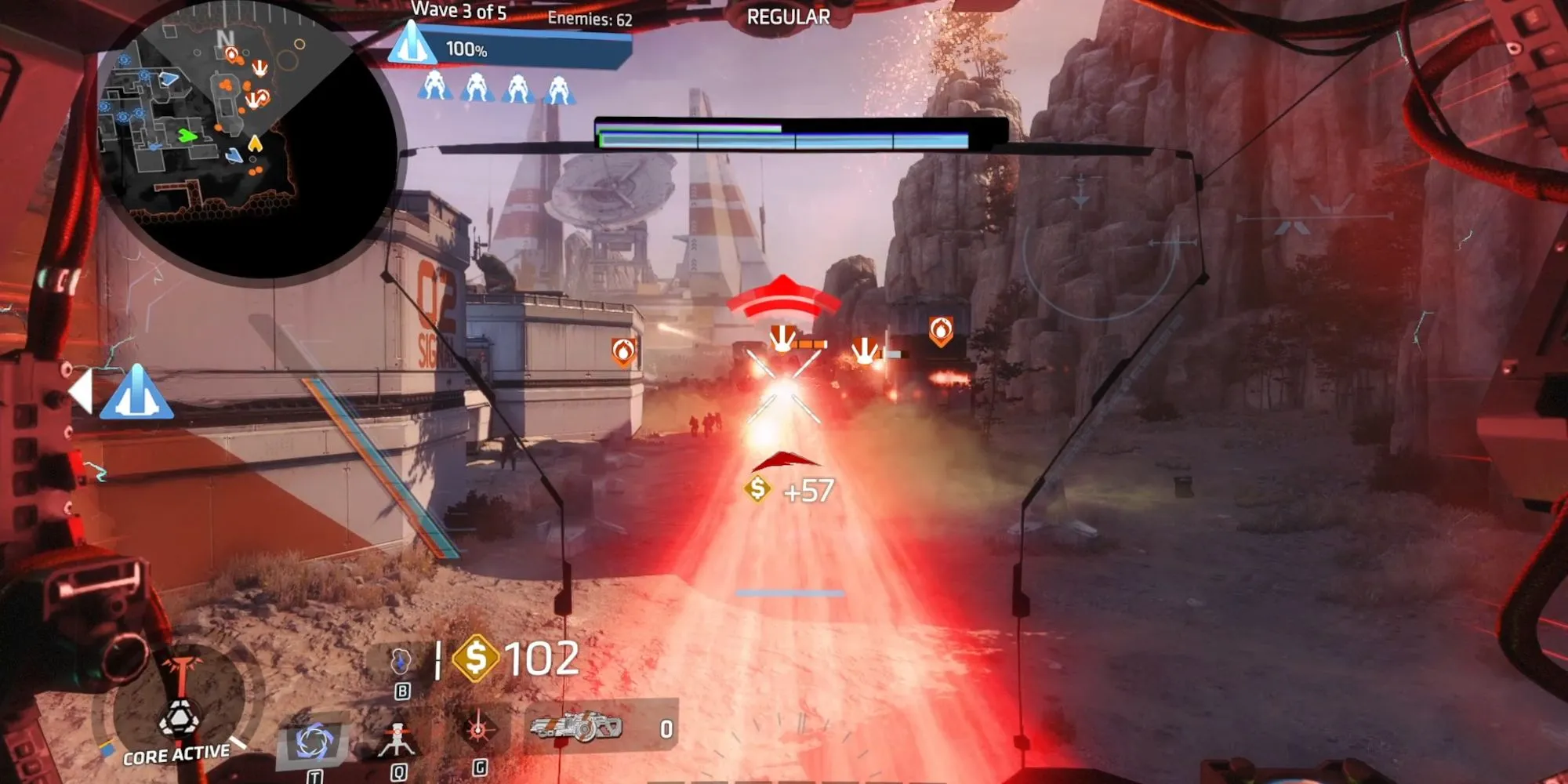Use the Vortex Shield ability

click(314, 742)
